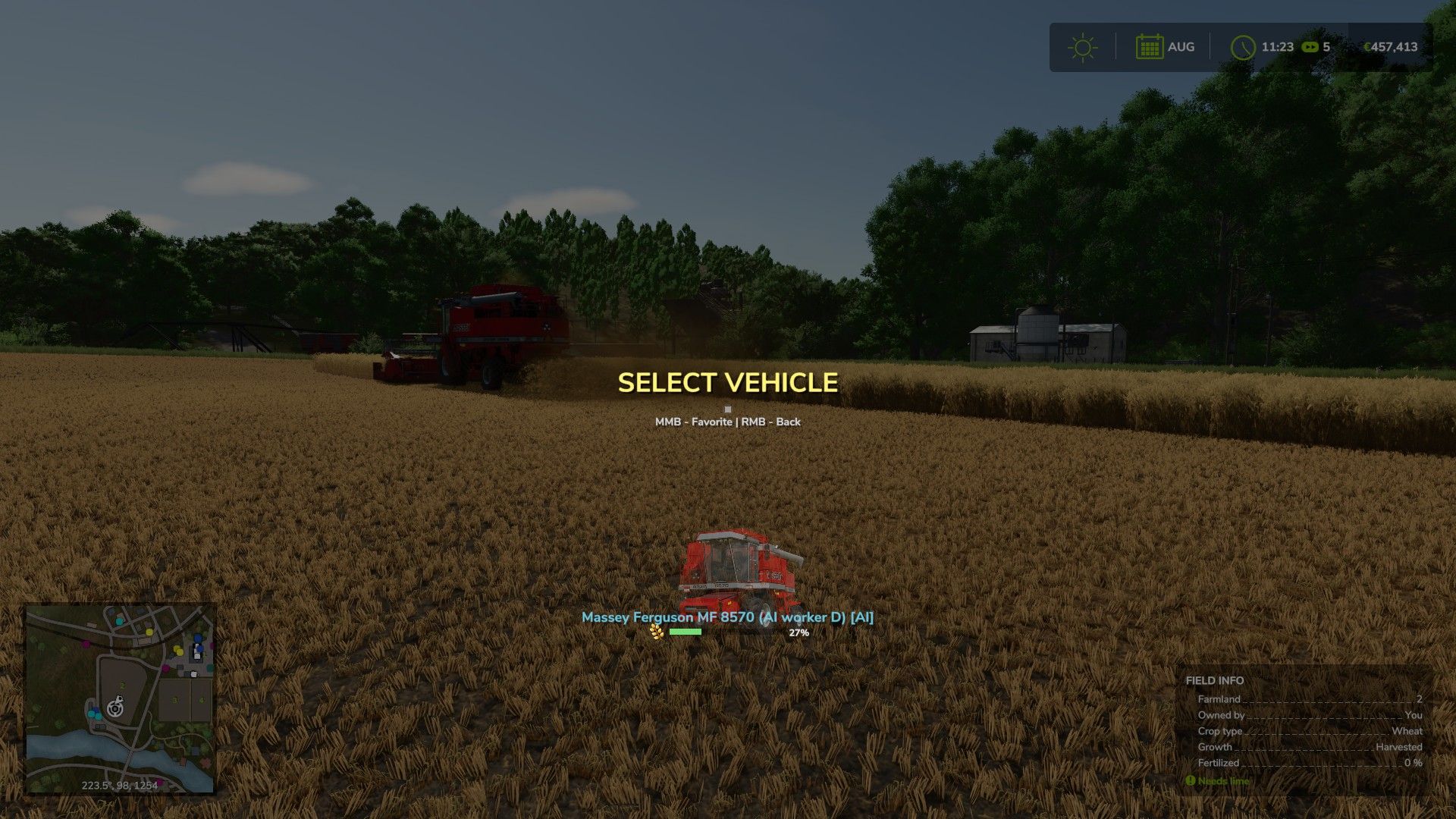Click the coordinates text below the minimap
1456x819 pixels.
(120, 786)
